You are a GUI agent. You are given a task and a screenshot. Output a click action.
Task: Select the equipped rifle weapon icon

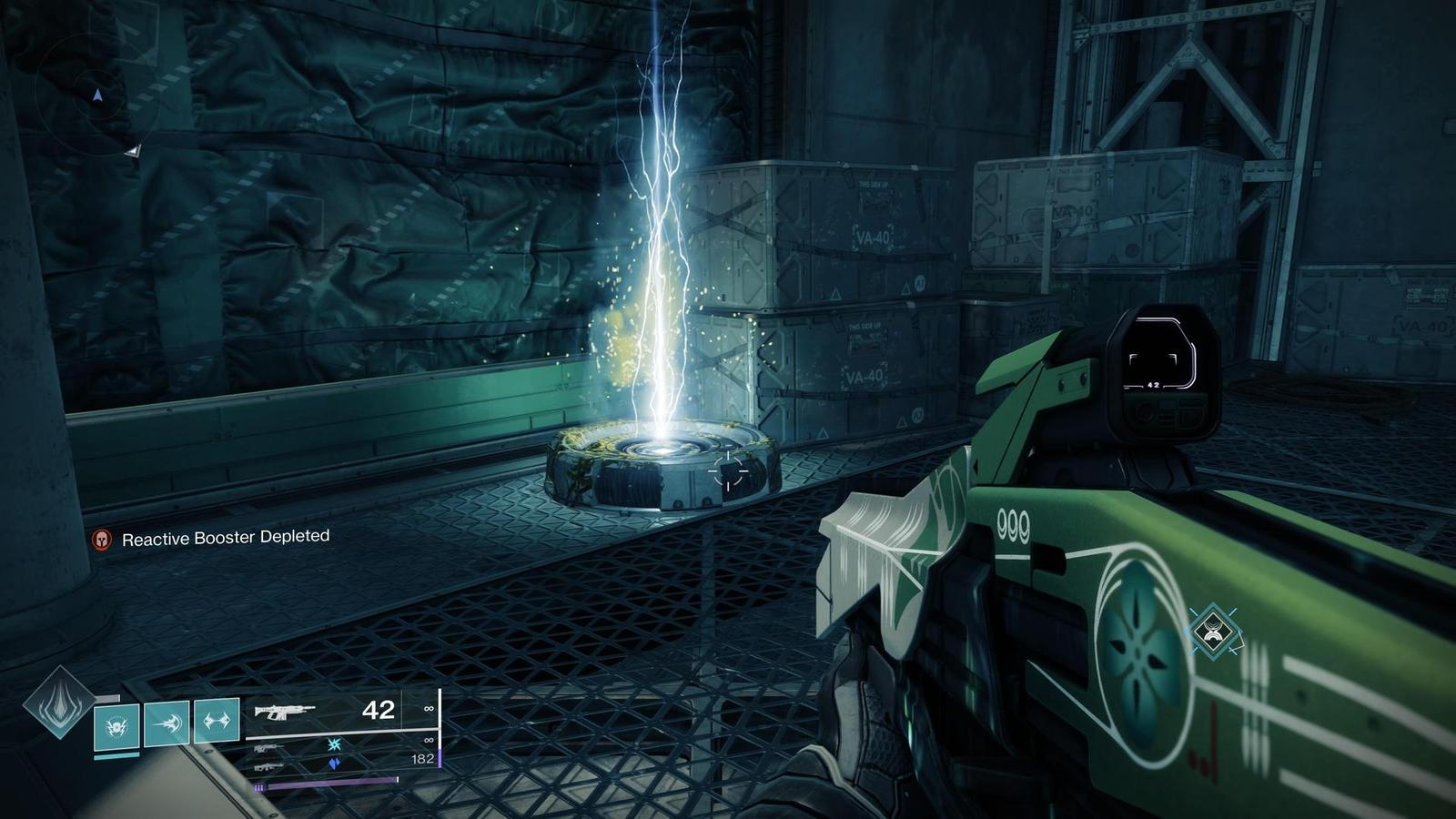click(x=285, y=711)
